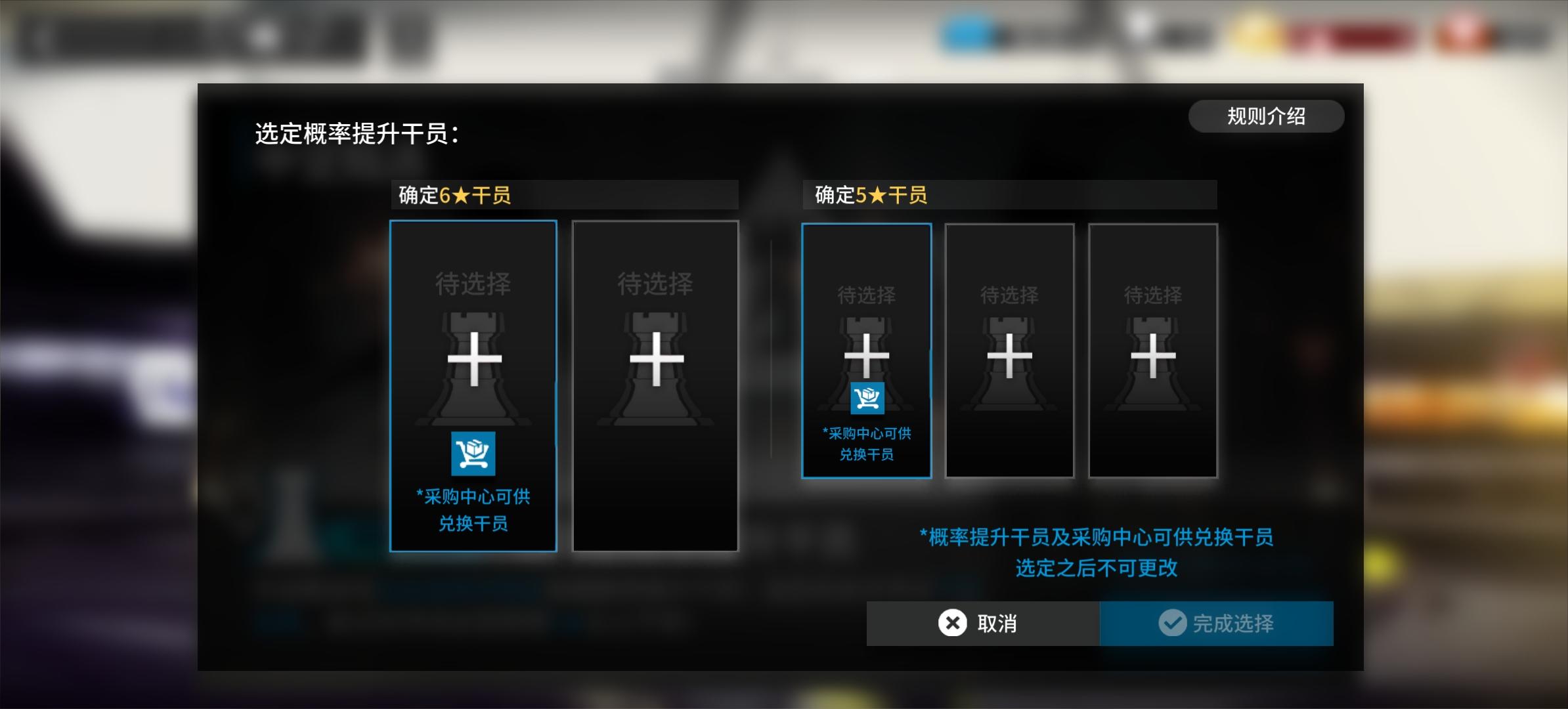Click the plus icon in the second 6★ slot

(x=656, y=360)
